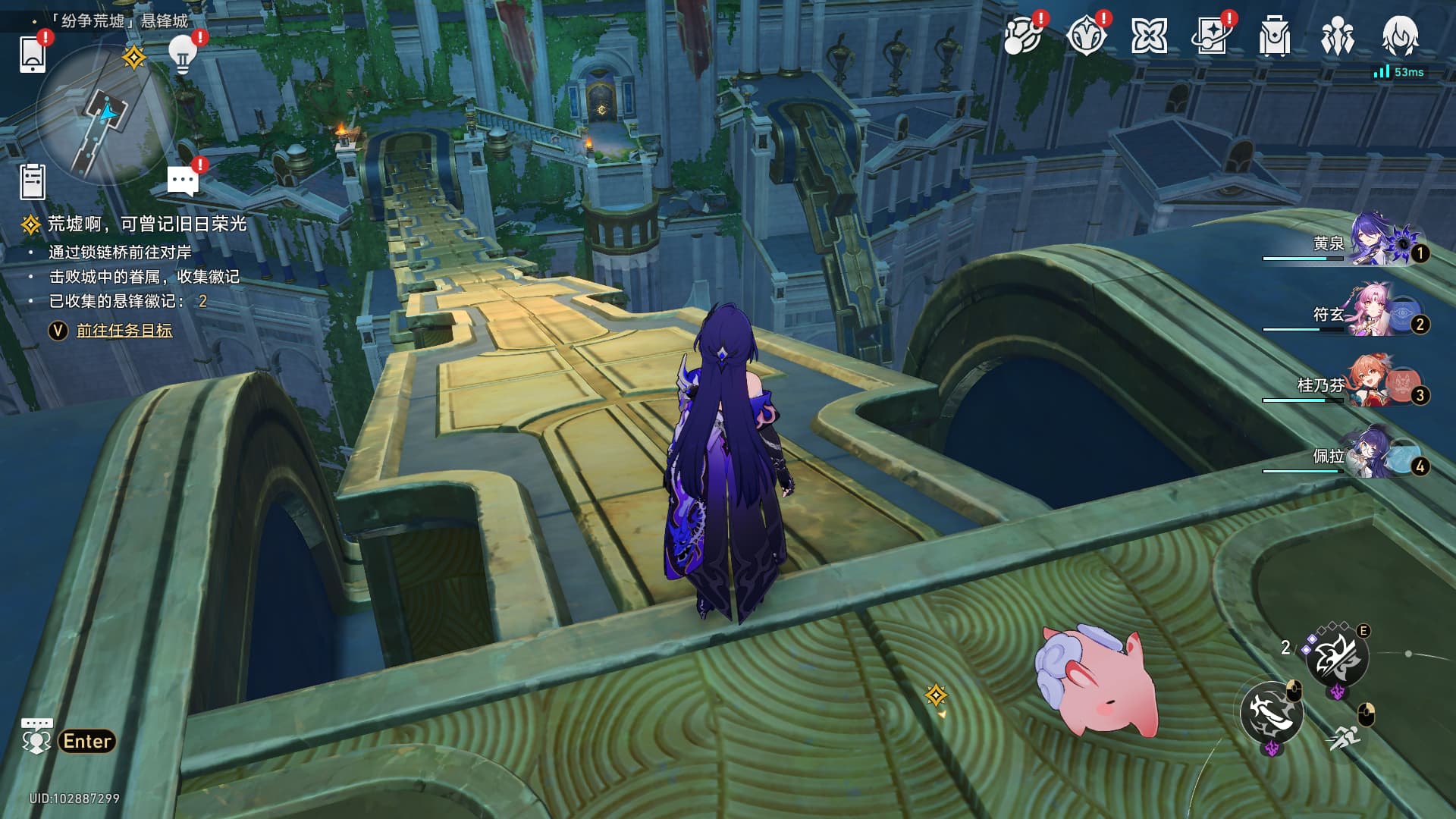The height and width of the screenshot is (819, 1456).
Task: Open the character roster icon
Action: click(x=1399, y=36)
